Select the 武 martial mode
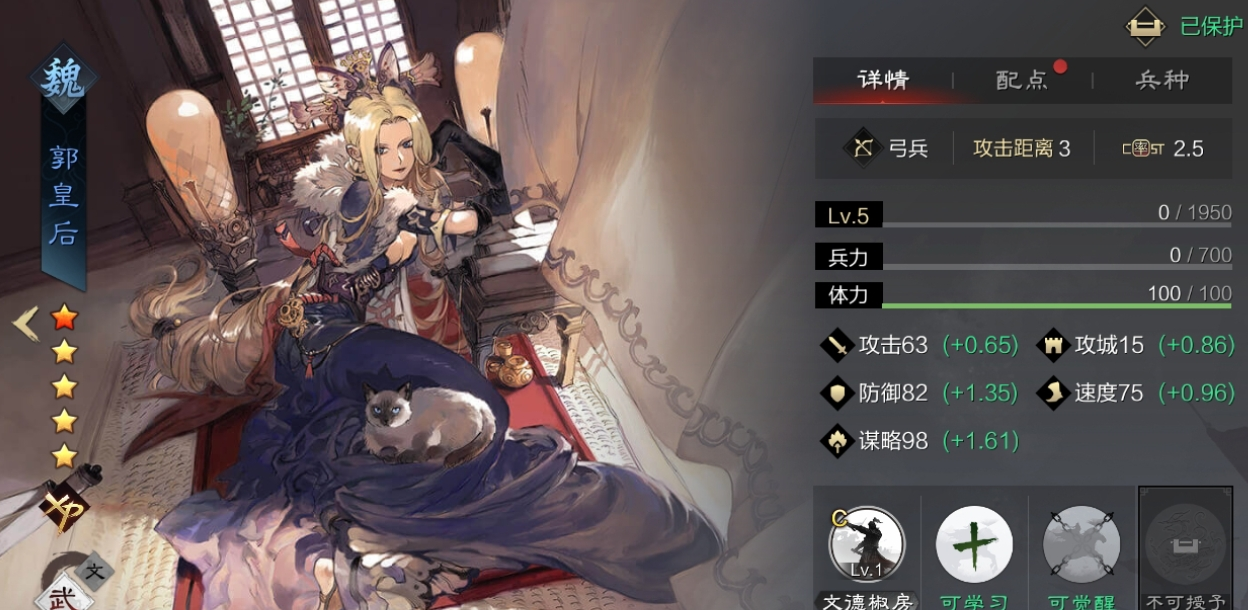Viewport: 1248px width, 610px height. [60, 595]
